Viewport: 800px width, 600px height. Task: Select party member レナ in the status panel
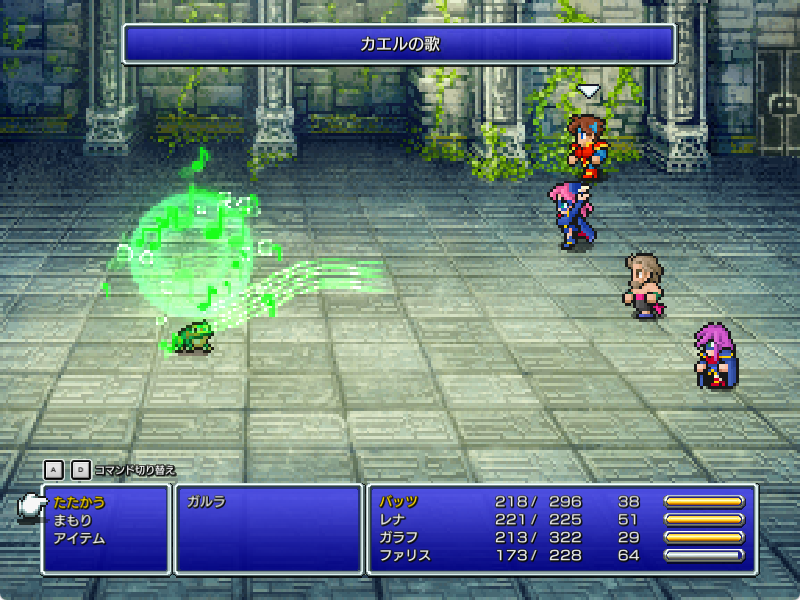point(392,520)
